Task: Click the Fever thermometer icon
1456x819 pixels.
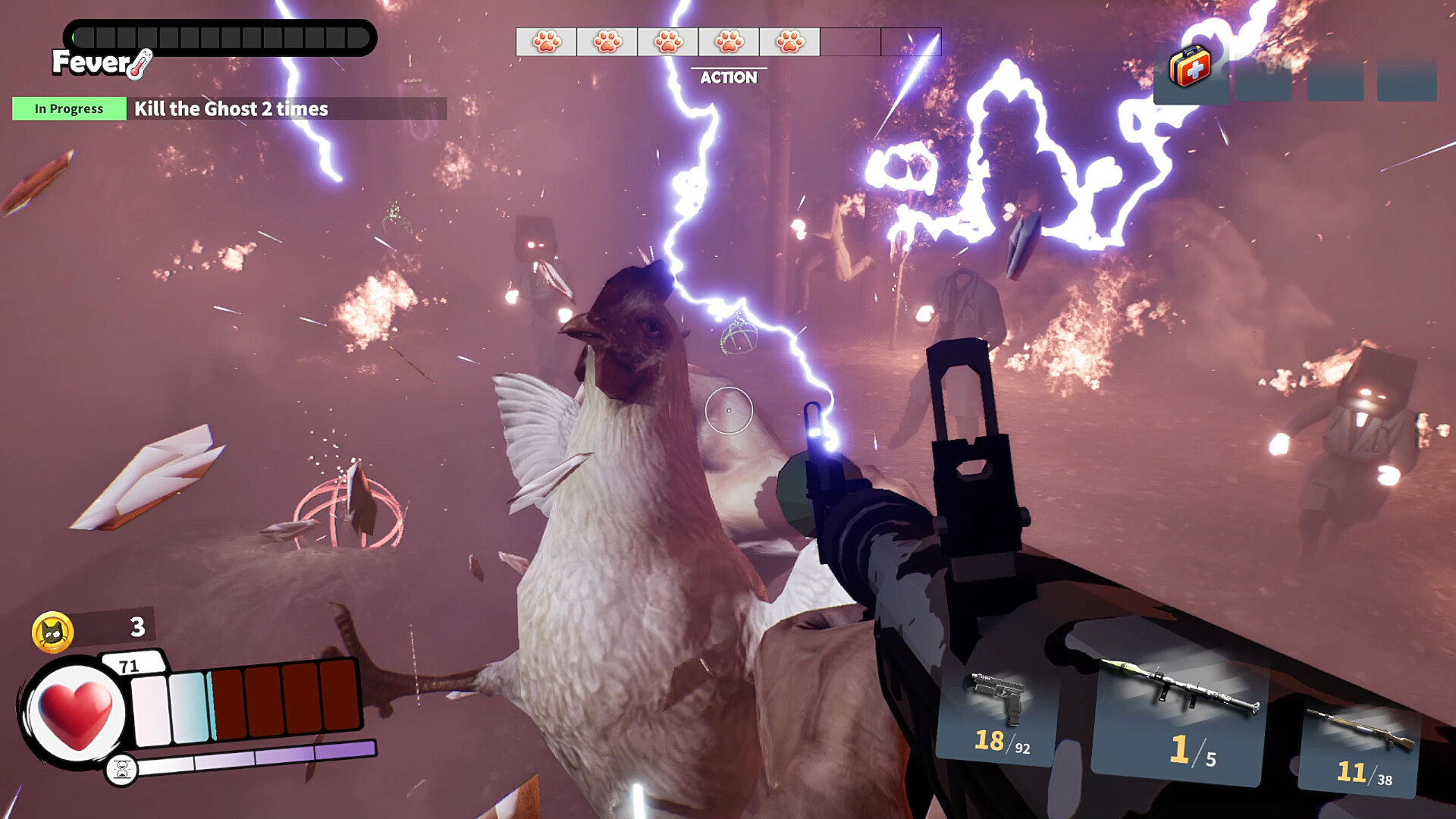Action: (x=141, y=65)
